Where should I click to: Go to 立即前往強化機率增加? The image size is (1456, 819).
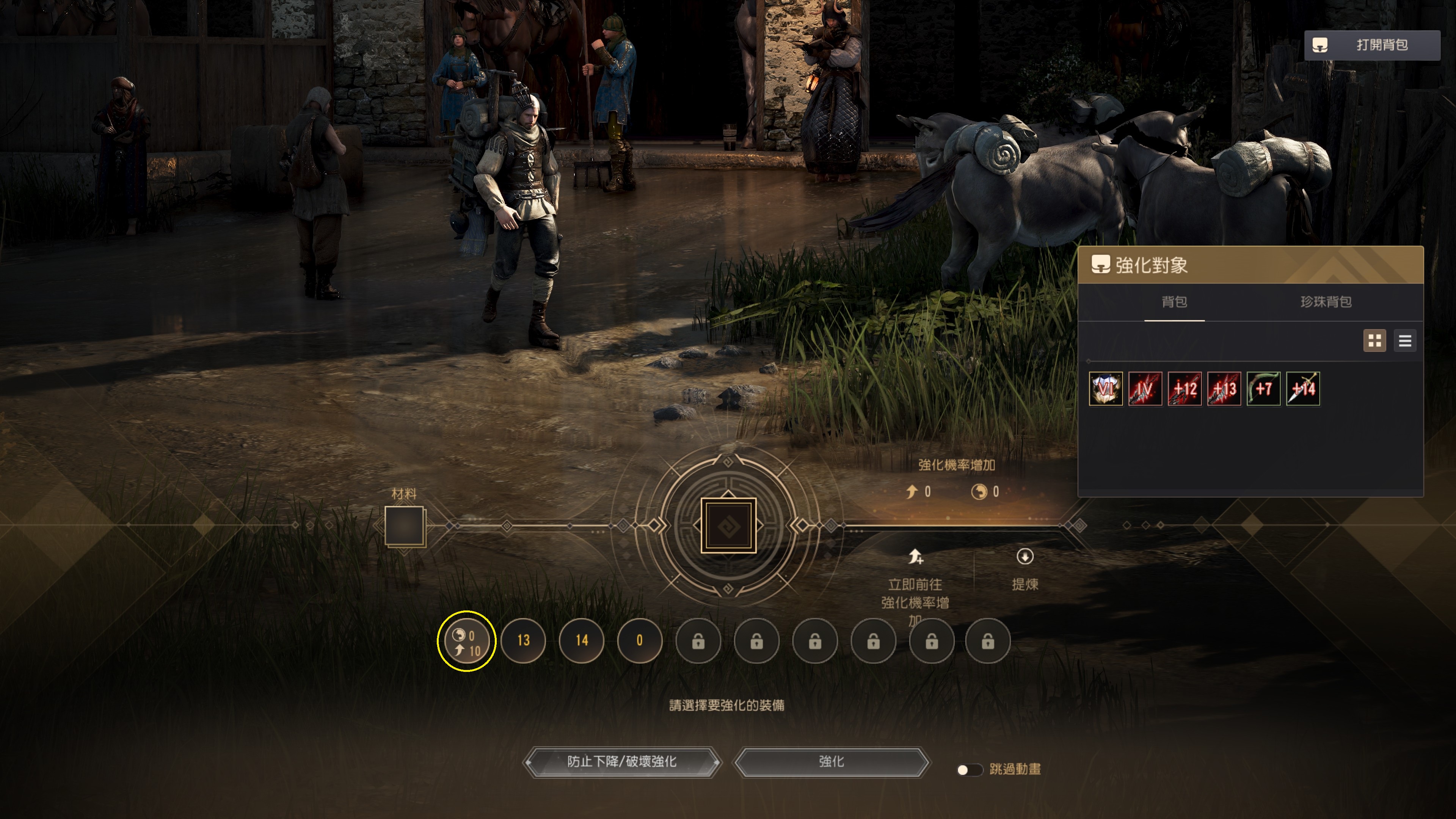(x=915, y=585)
